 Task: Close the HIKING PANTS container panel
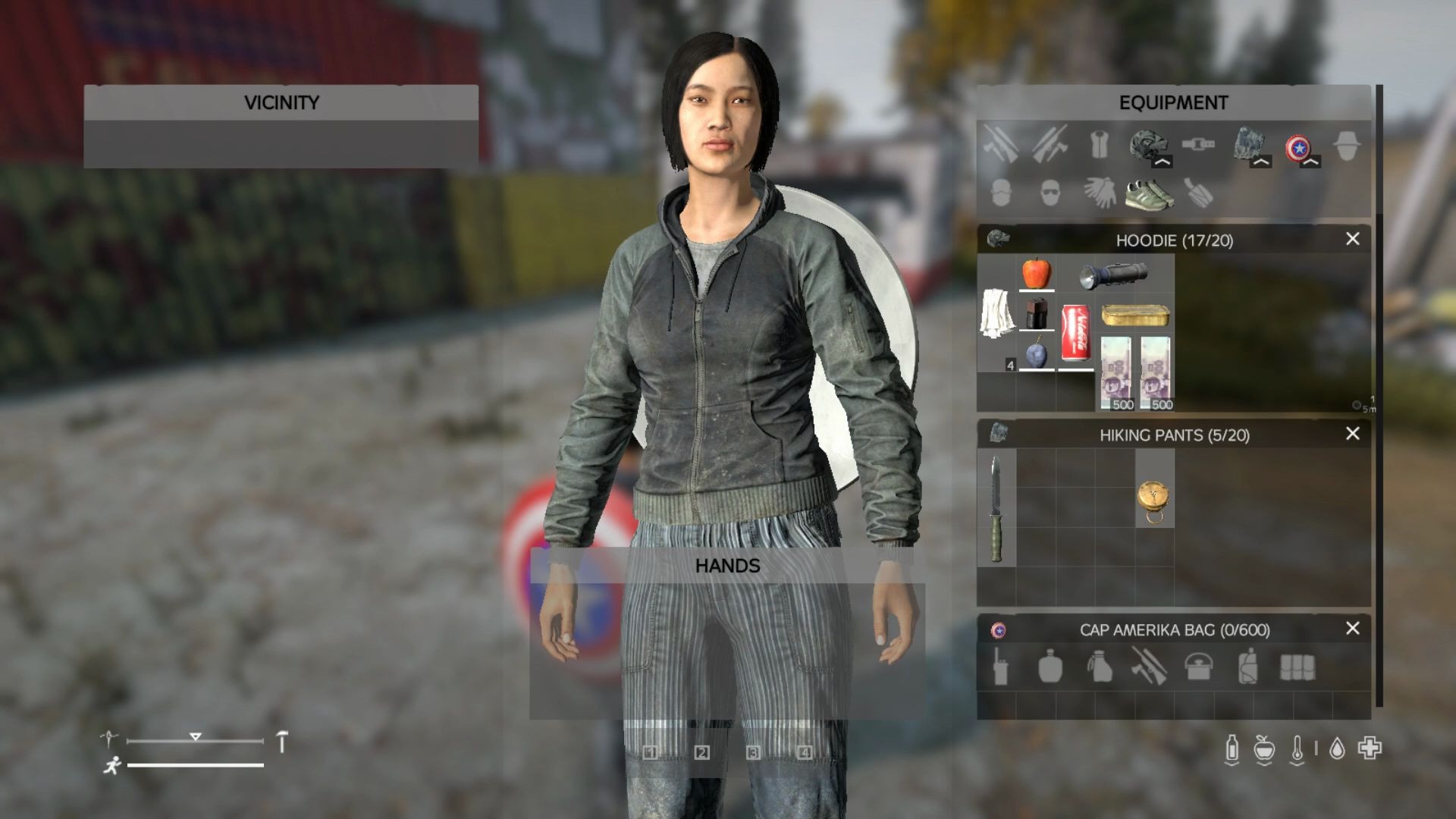(x=1351, y=434)
